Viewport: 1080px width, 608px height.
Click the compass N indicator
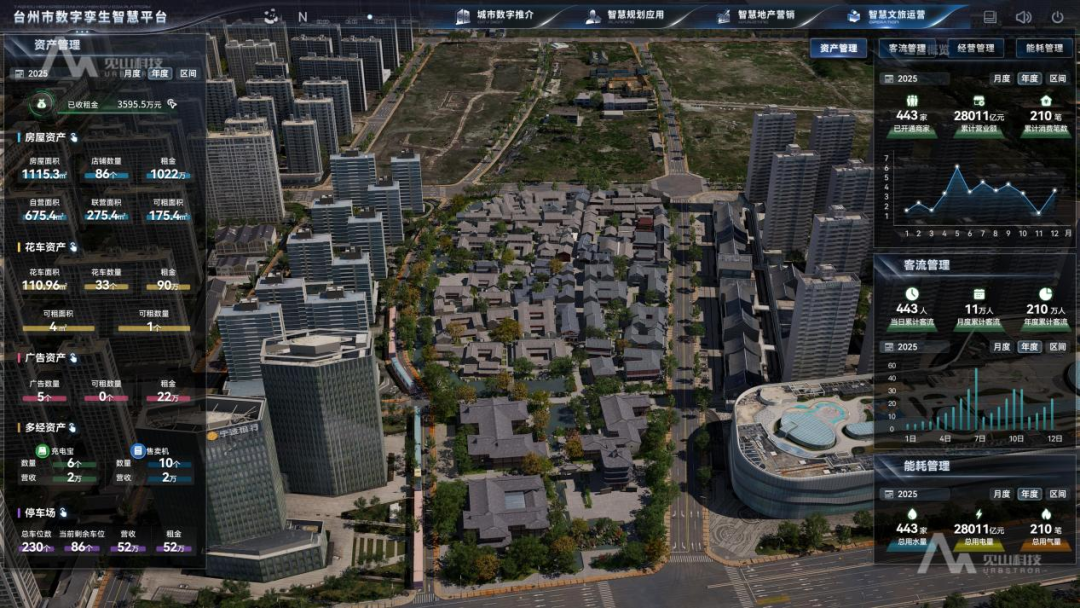pos(302,17)
